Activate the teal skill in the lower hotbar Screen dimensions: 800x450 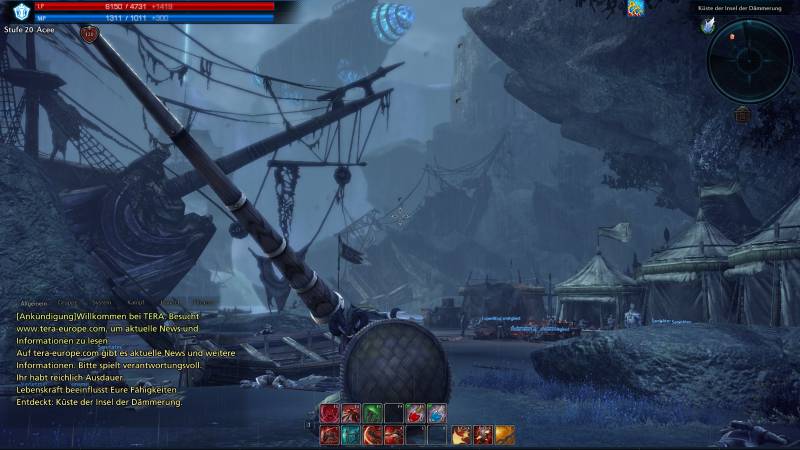click(350, 434)
